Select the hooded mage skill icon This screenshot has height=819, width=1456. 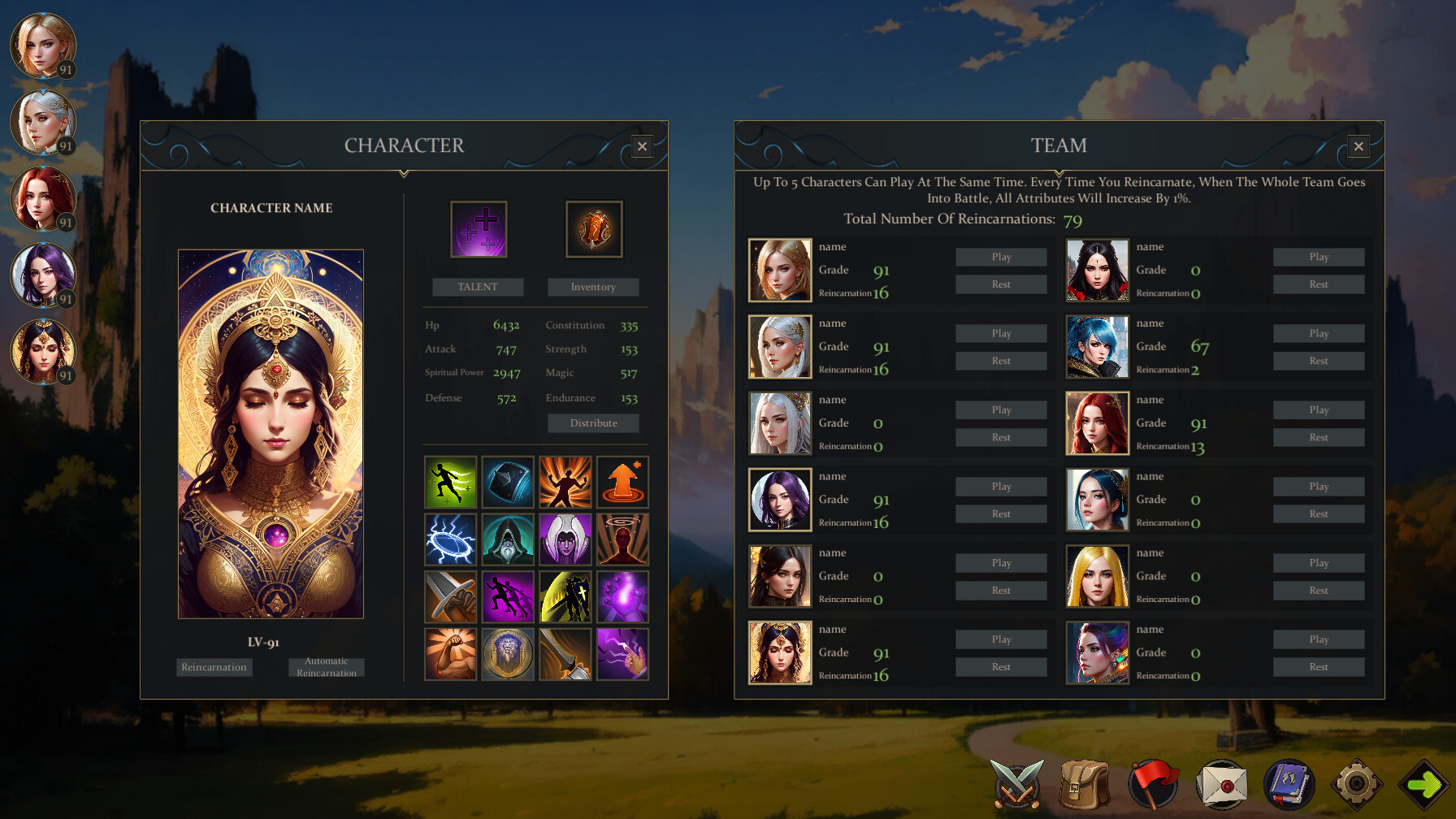pyautogui.click(x=508, y=539)
